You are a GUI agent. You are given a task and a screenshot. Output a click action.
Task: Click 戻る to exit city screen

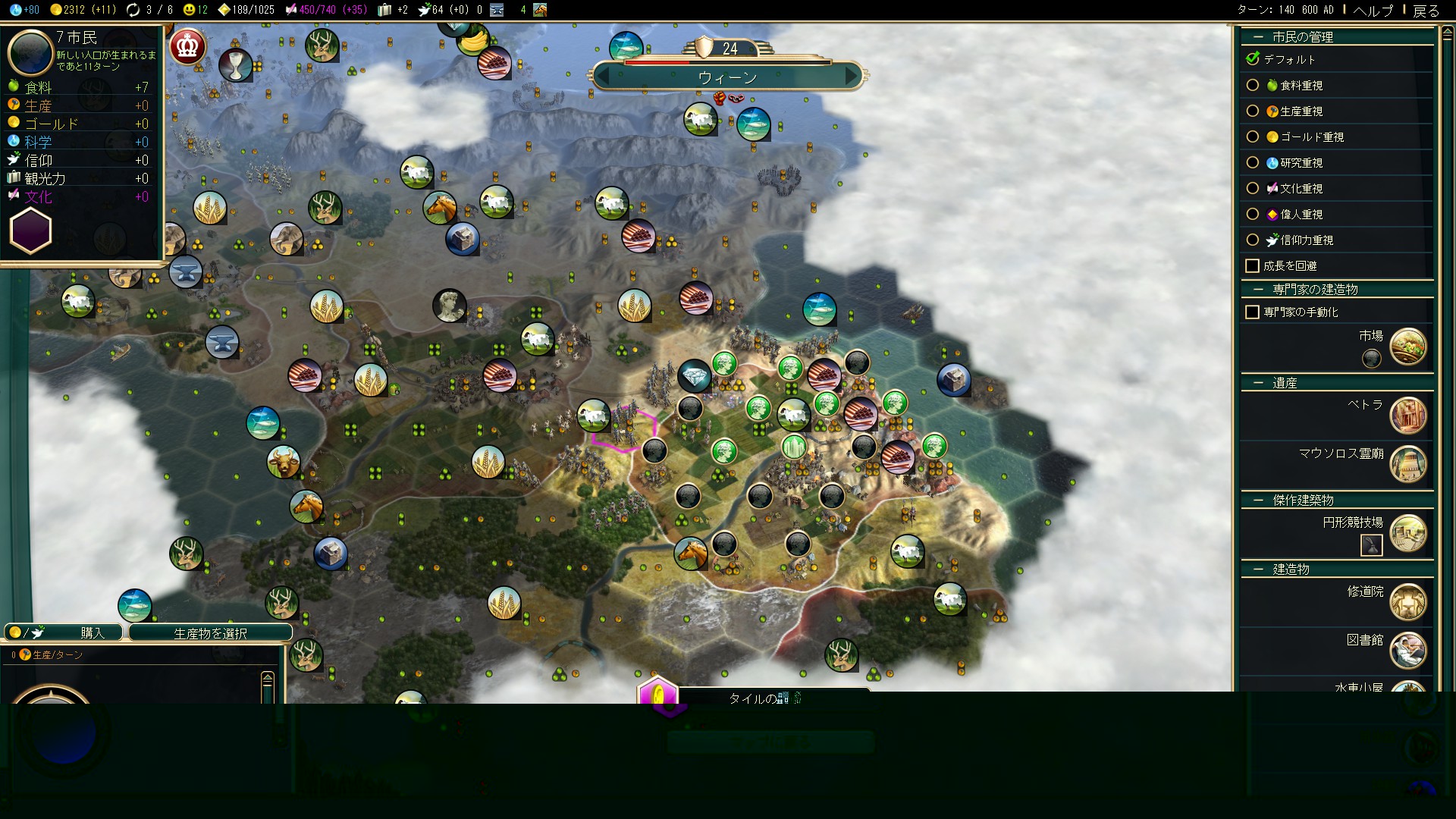1426,11
